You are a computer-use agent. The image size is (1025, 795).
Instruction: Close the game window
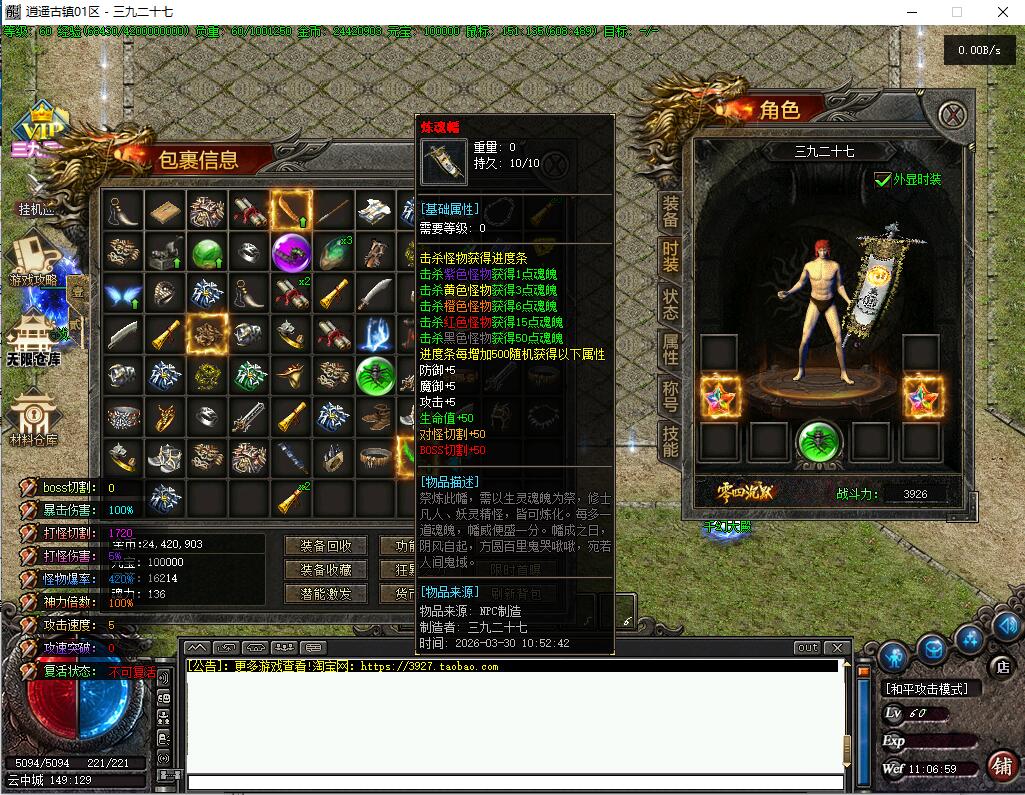pyautogui.click(x=1000, y=12)
